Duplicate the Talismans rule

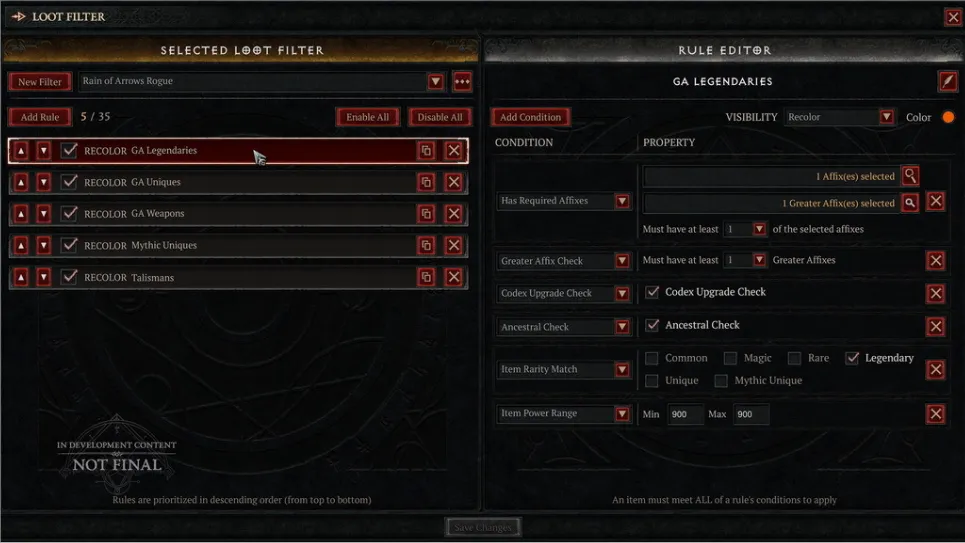coord(426,277)
